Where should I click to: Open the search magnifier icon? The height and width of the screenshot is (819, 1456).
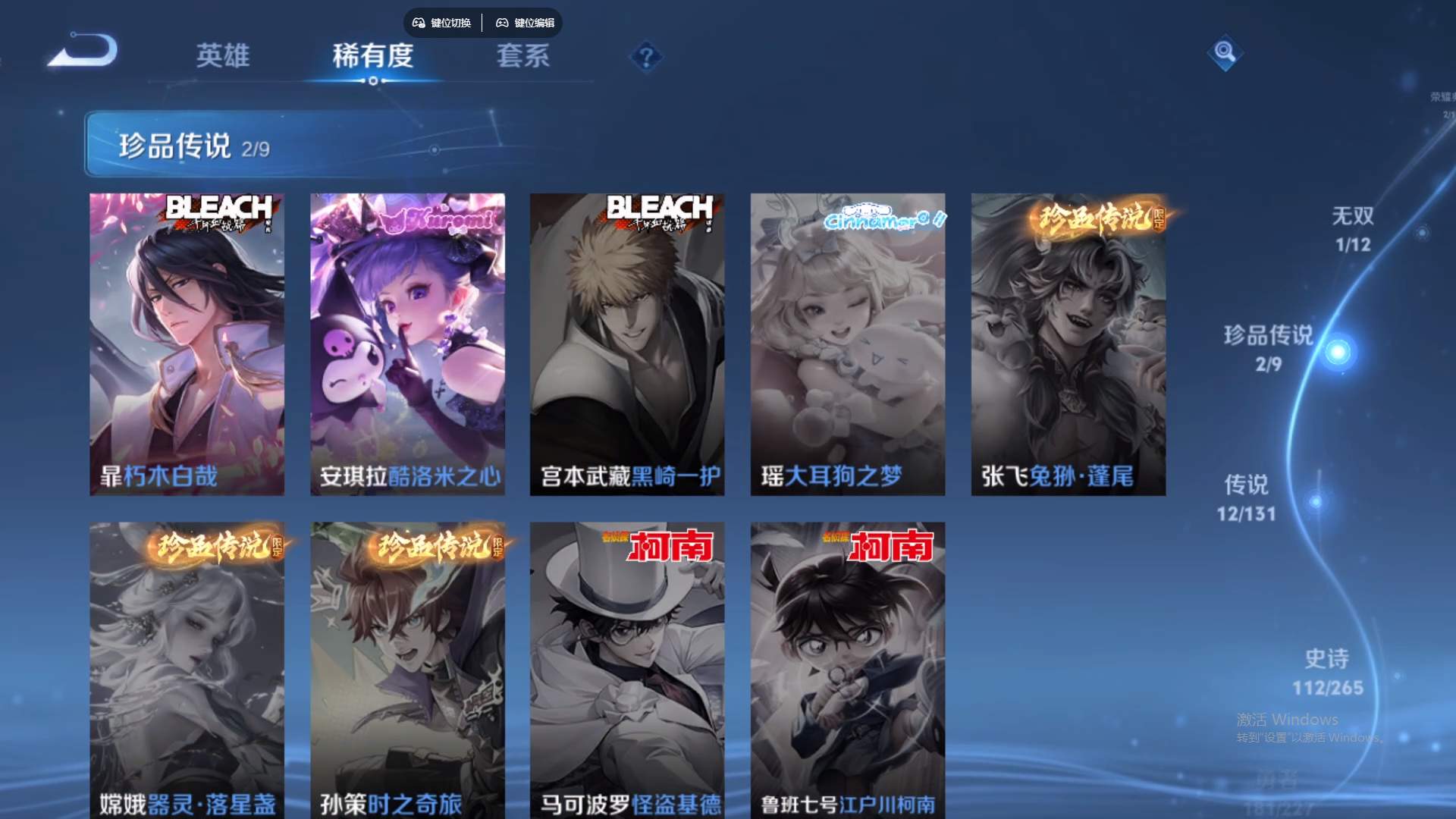[1224, 53]
